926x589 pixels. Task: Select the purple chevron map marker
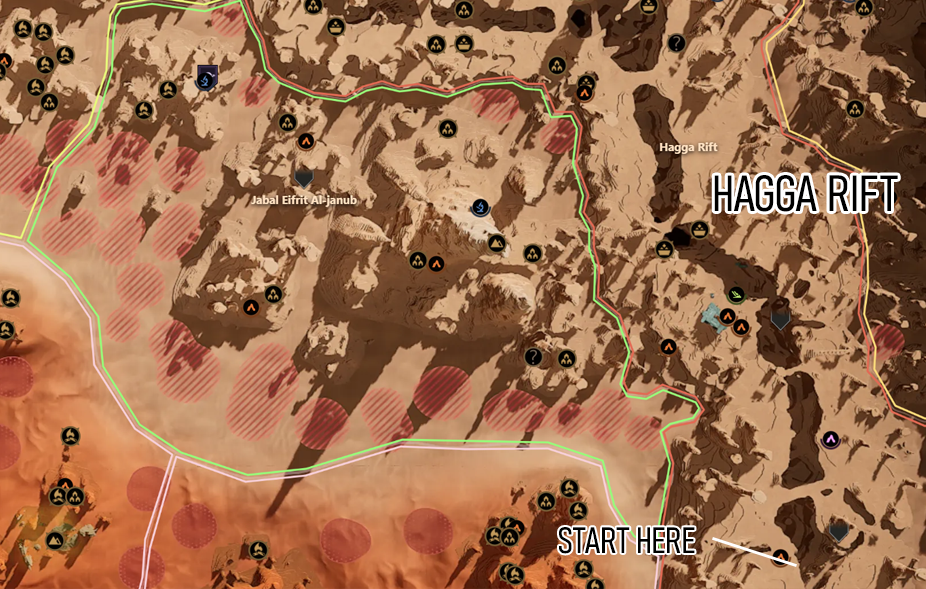coord(830,439)
